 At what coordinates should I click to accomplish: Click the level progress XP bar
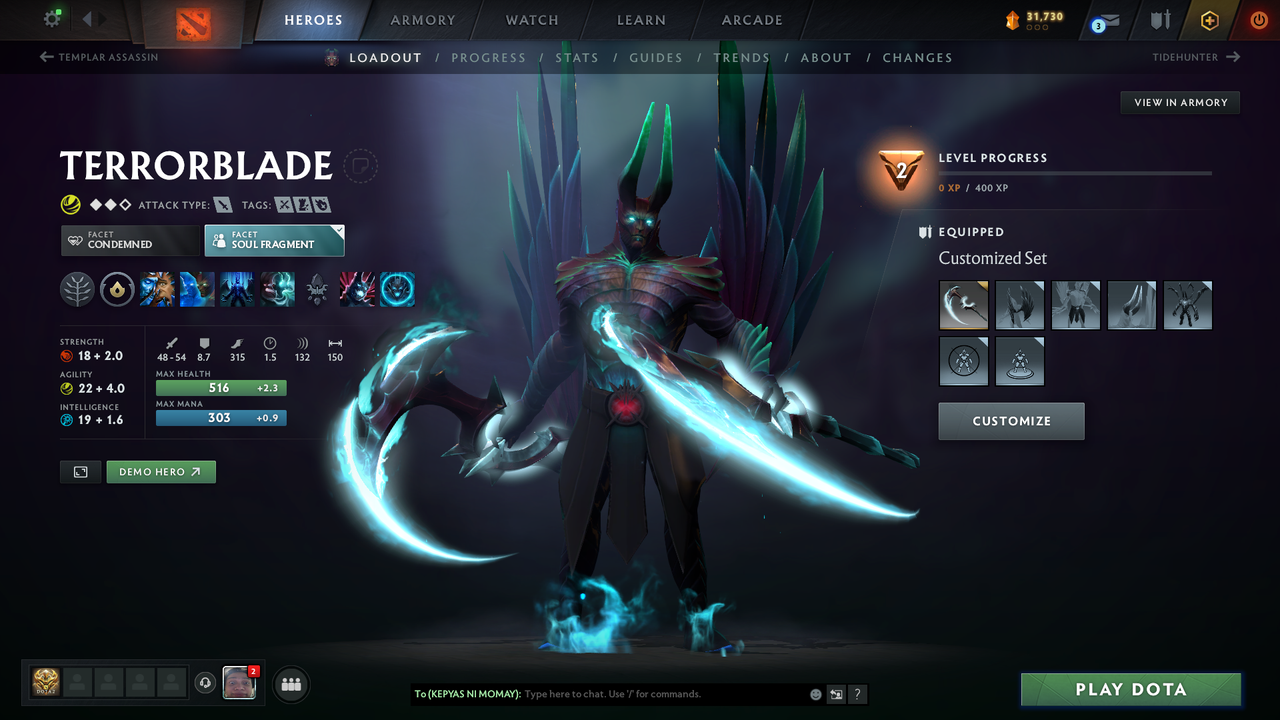pyautogui.click(x=1080, y=172)
